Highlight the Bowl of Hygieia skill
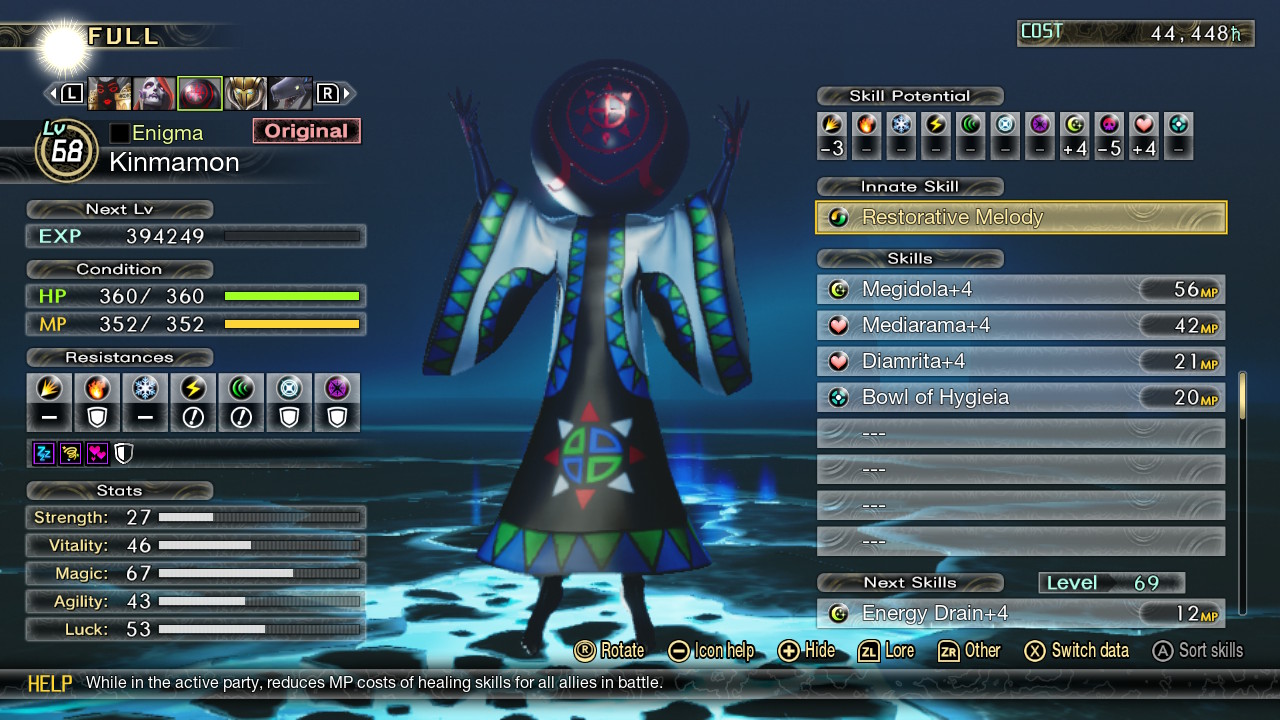Screen dimensions: 1280x720 point(1021,398)
